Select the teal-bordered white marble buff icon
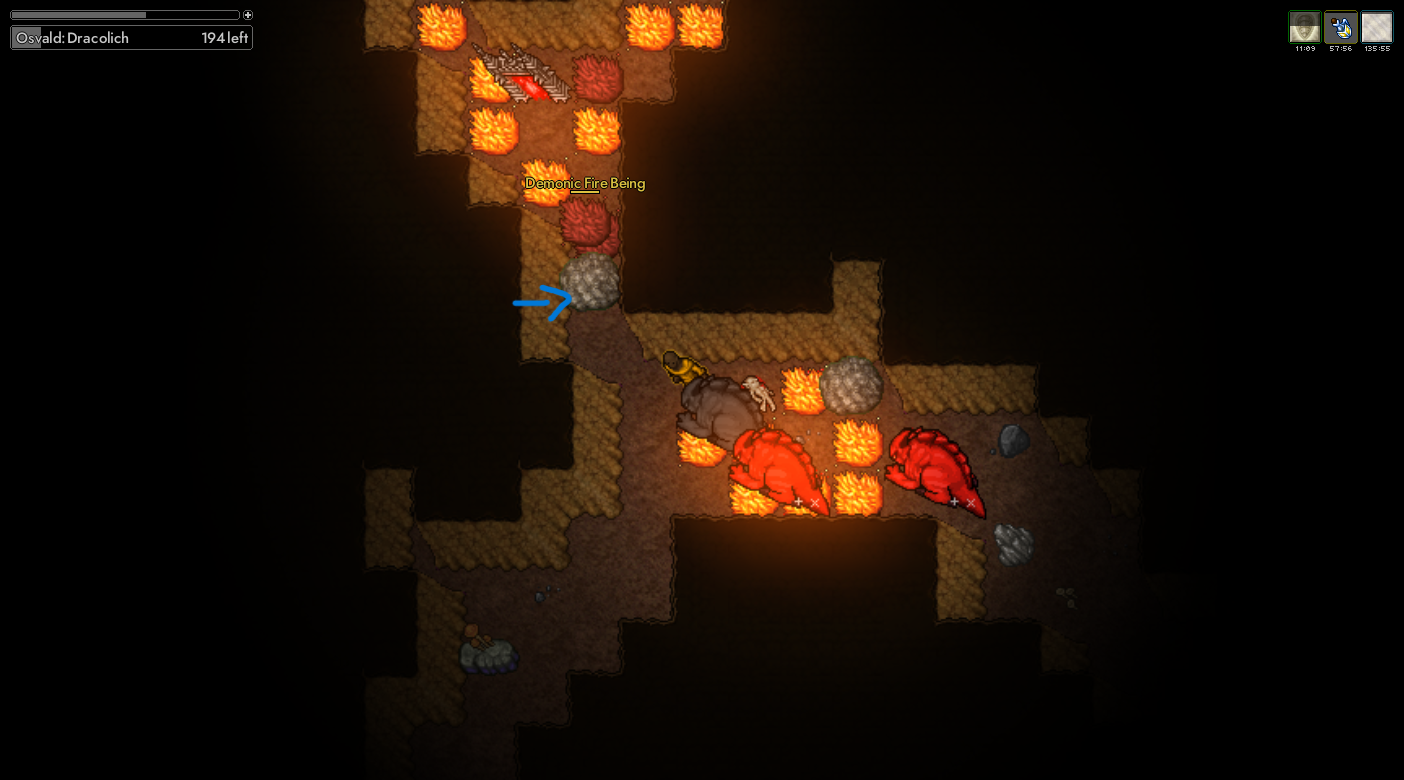 [1377, 27]
